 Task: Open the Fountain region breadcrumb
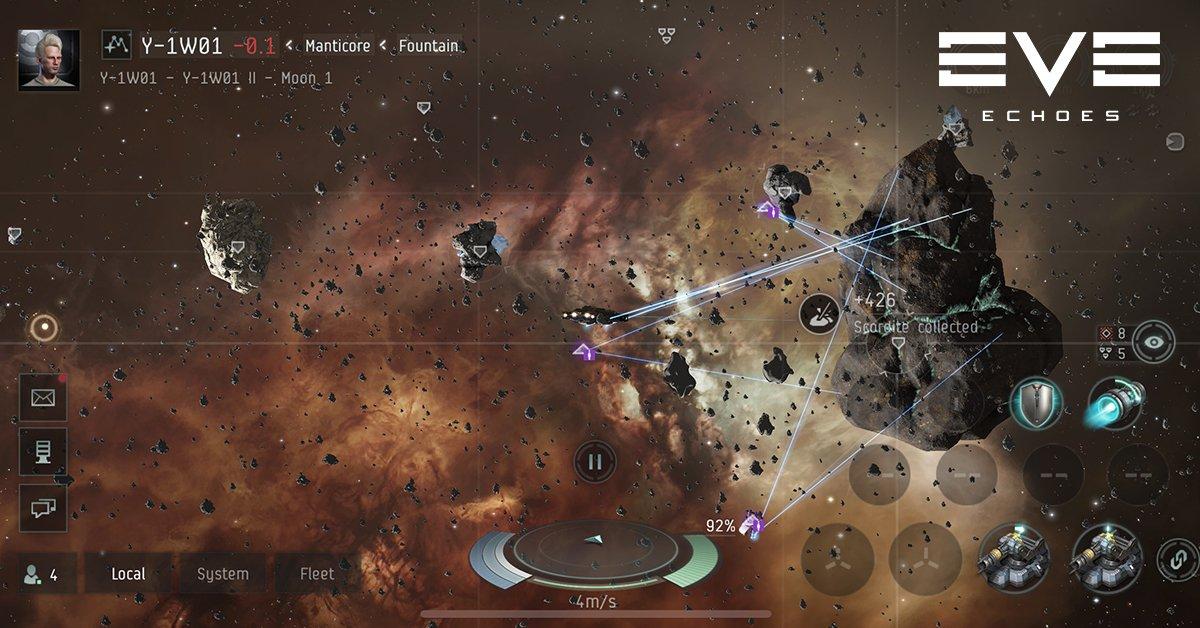pos(428,46)
